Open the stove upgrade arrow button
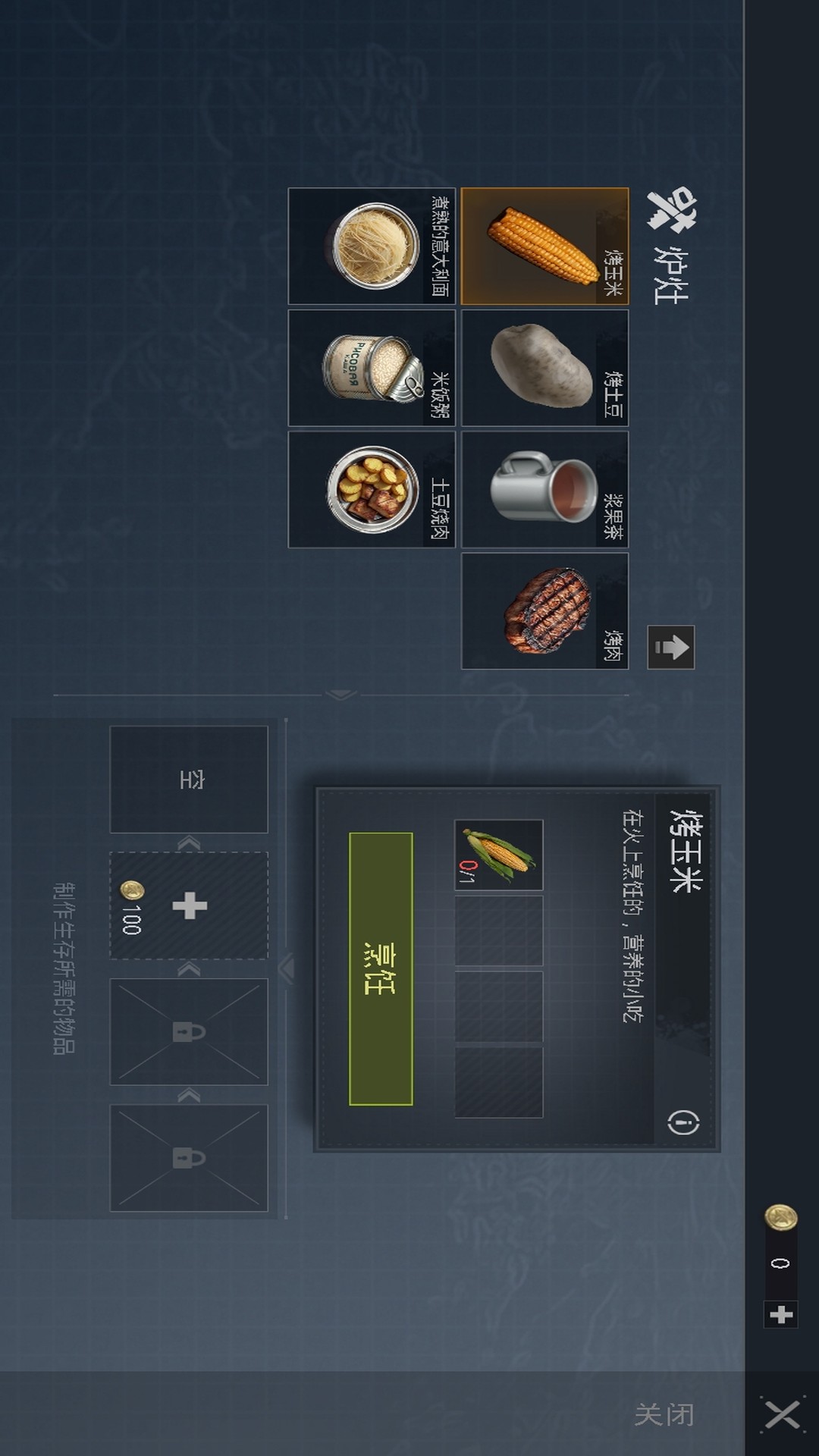Image resolution: width=819 pixels, height=1456 pixels. click(671, 648)
